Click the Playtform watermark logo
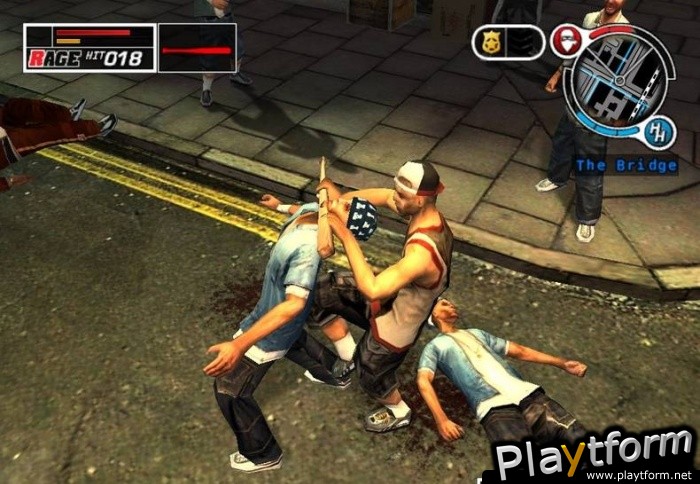 click(595, 456)
